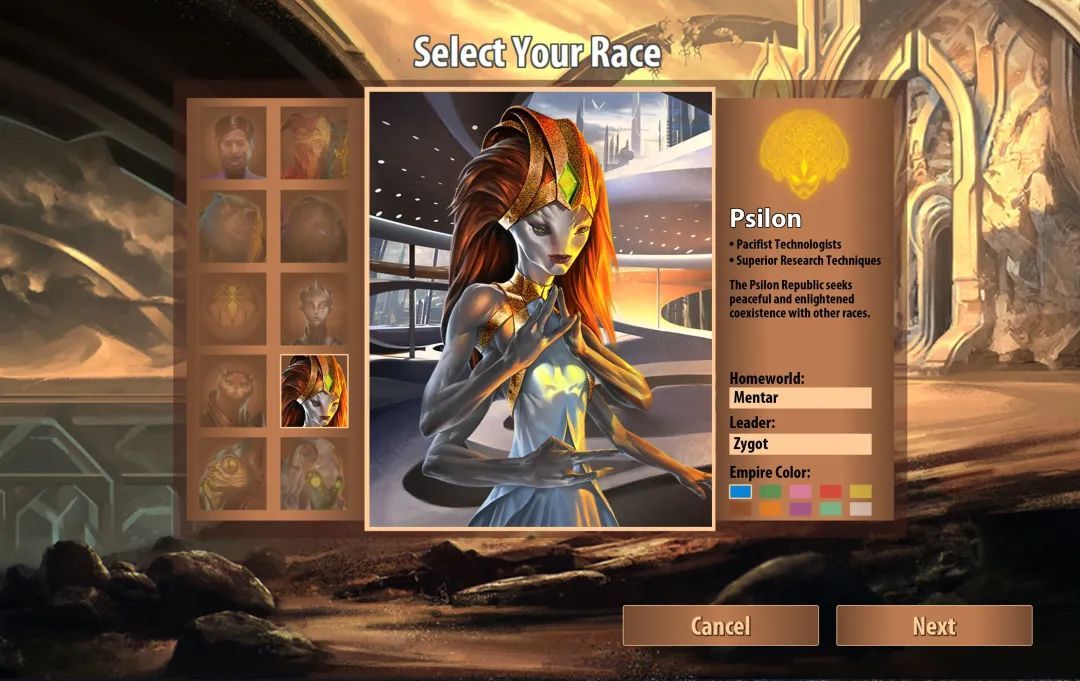The image size is (1080, 681).
Task: Pick the bear race portrait
Action: click(x=232, y=227)
